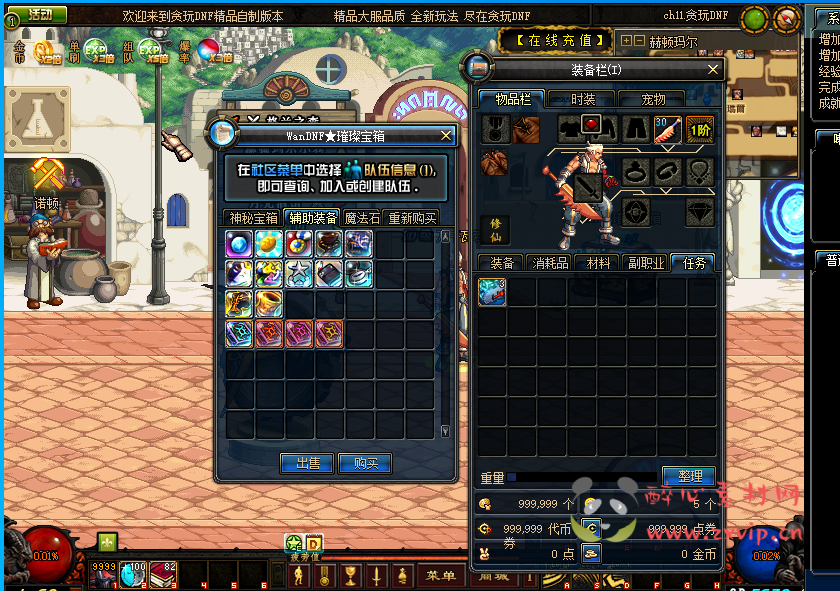Select the 副职业 sub-profession tab
The width and height of the screenshot is (840, 591).
[646, 263]
